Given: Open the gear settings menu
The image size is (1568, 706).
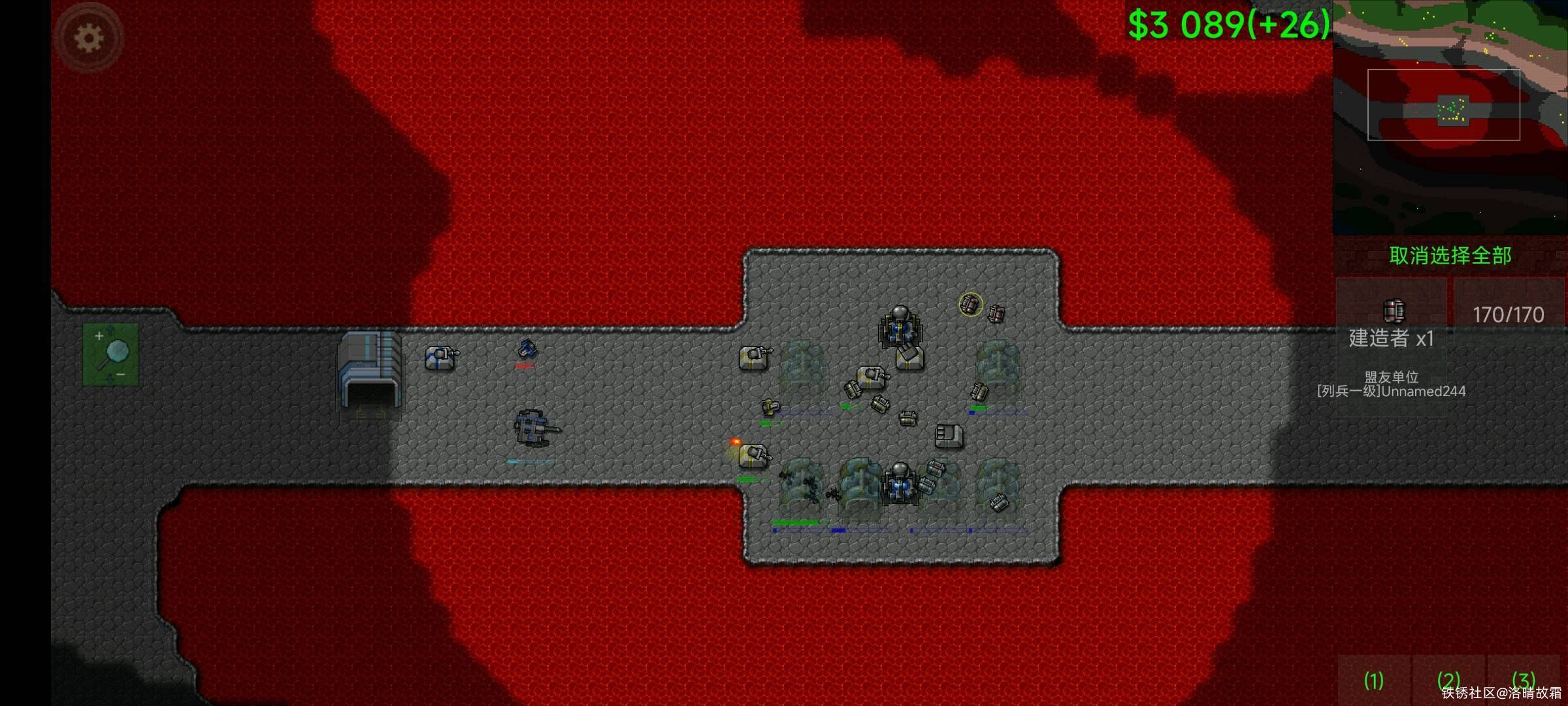Looking at the screenshot, I should pyautogui.click(x=89, y=38).
